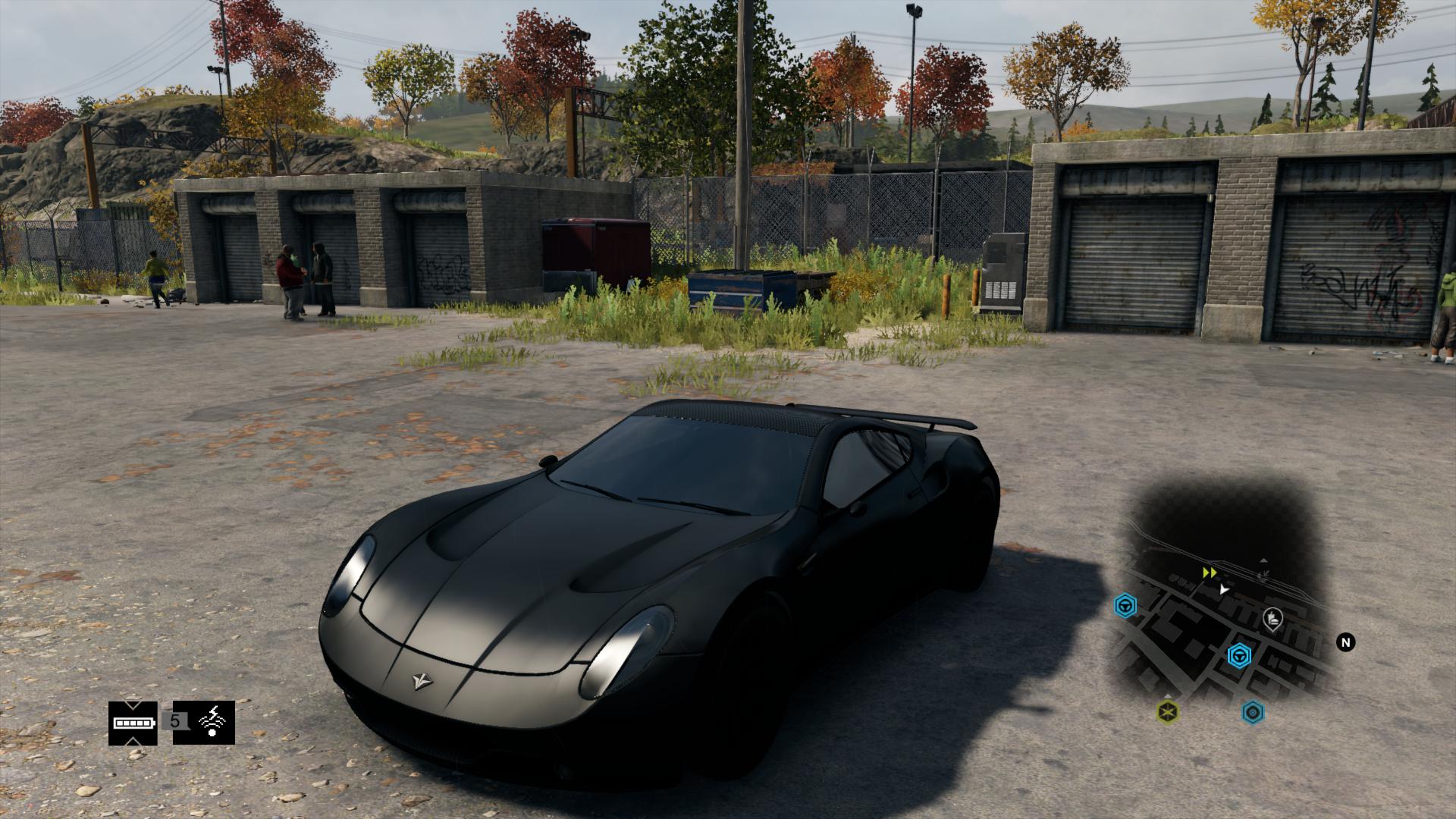Image resolution: width=1456 pixels, height=819 pixels.
Task: Choose the blue hexagon target marker
Action: click(x=1253, y=711)
